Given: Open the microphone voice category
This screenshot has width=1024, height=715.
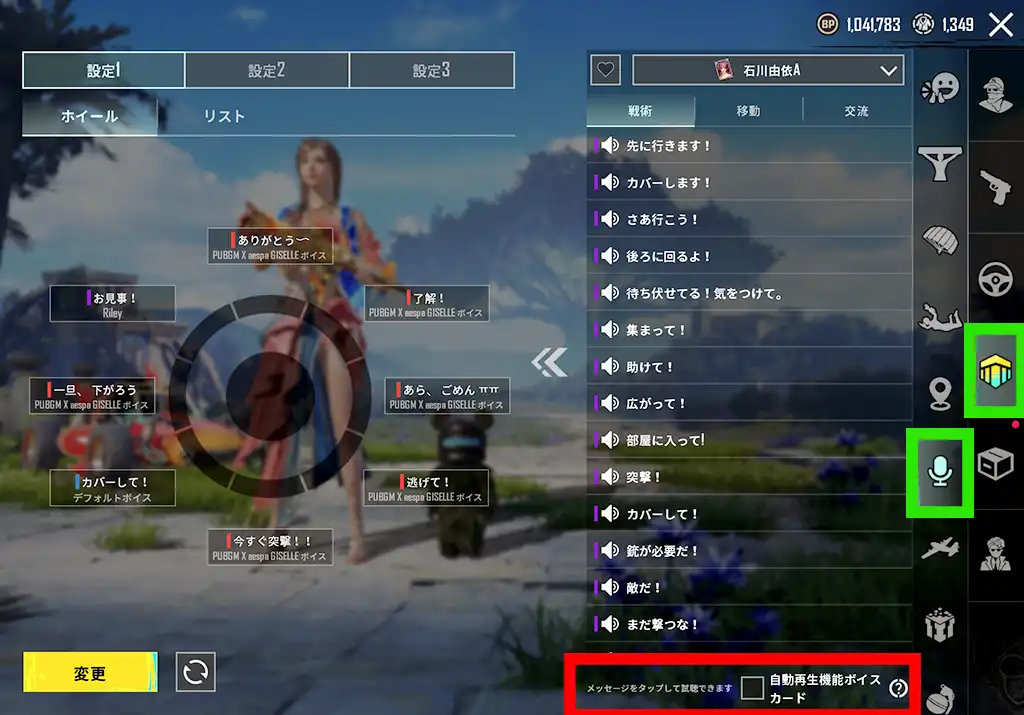Looking at the screenshot, I should pos(939,471).
